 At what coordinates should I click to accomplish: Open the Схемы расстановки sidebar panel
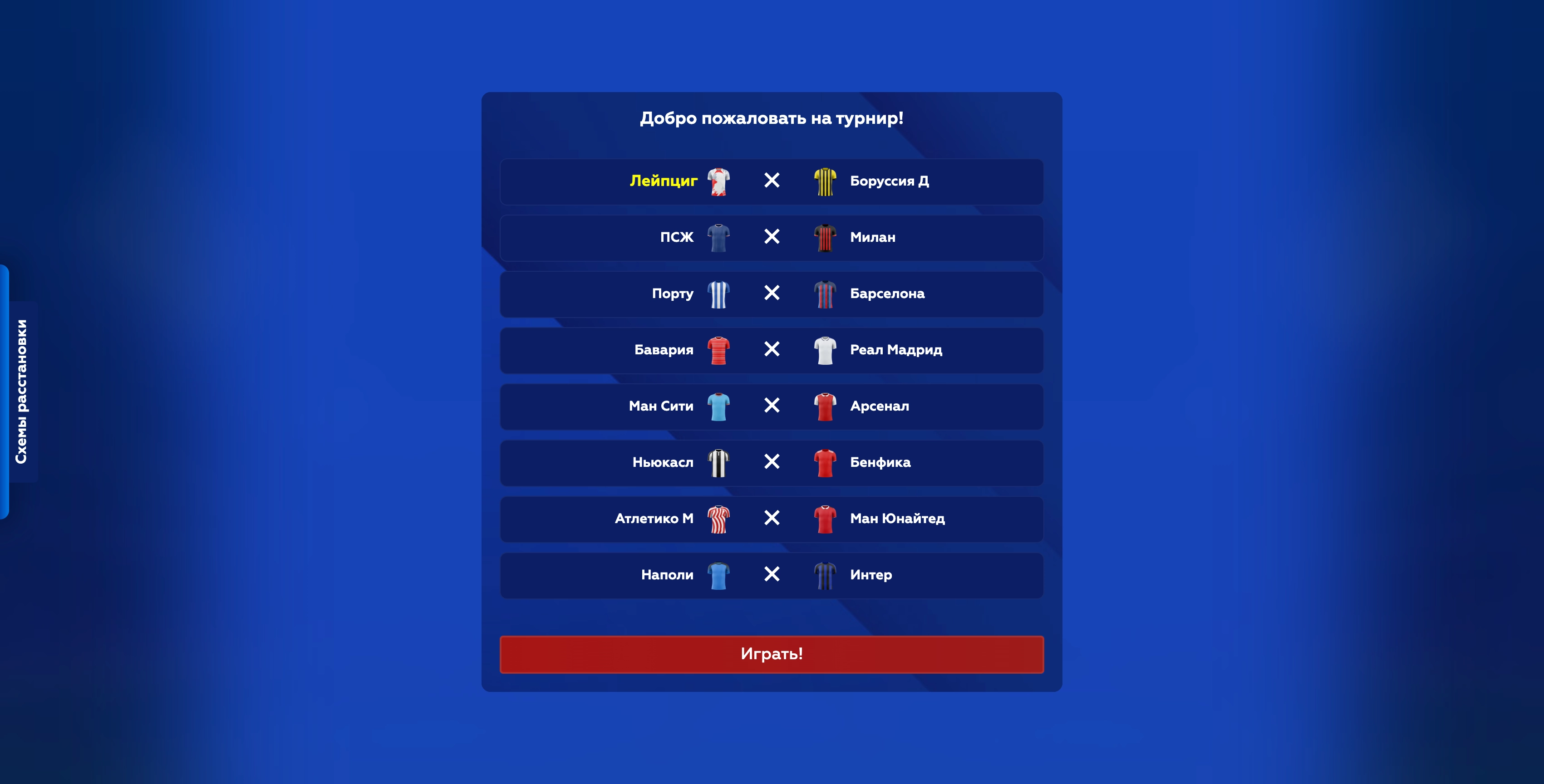pyautogui.click(x=22, y=390)
